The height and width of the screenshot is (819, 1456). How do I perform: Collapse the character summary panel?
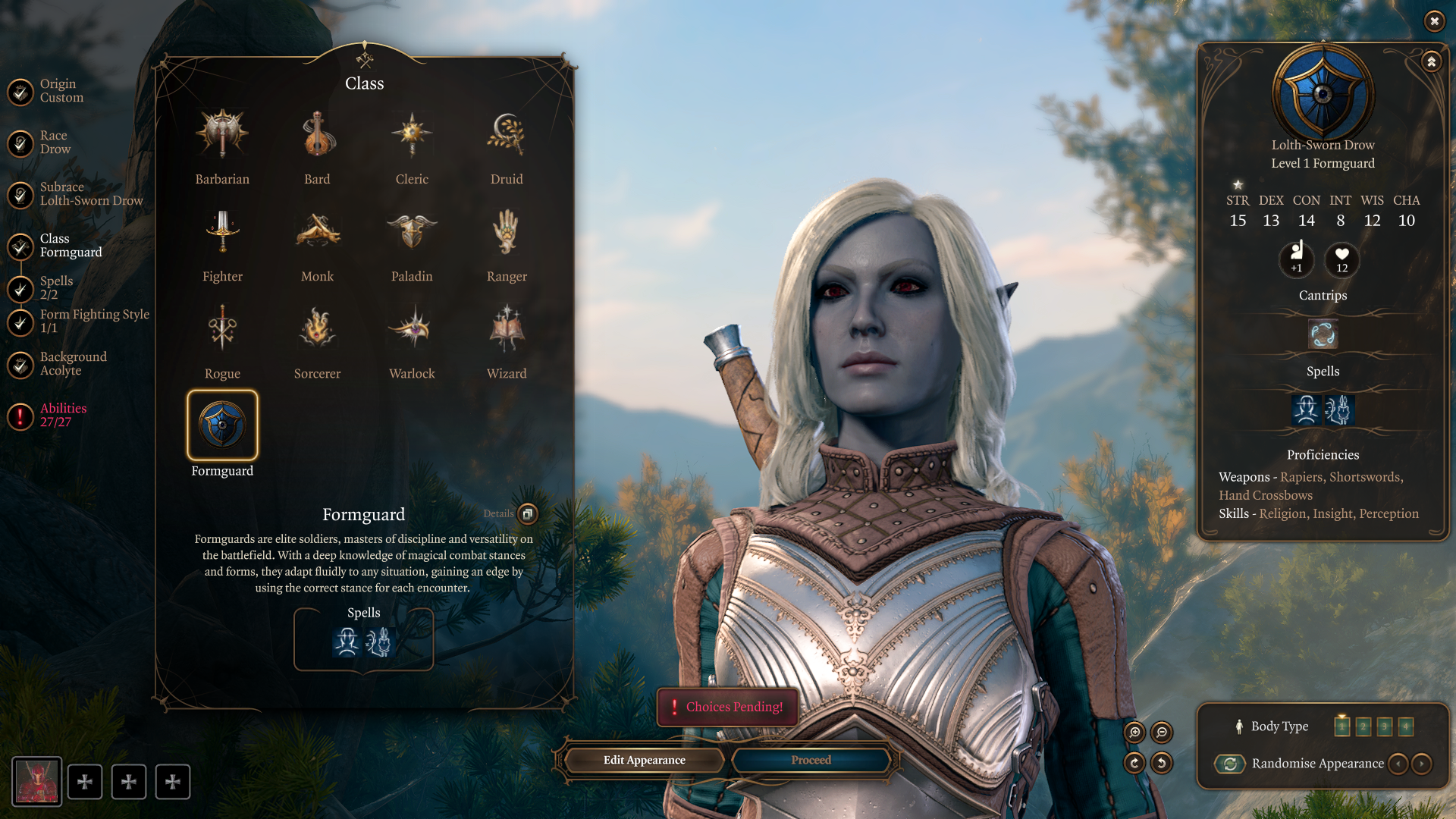1431,61
